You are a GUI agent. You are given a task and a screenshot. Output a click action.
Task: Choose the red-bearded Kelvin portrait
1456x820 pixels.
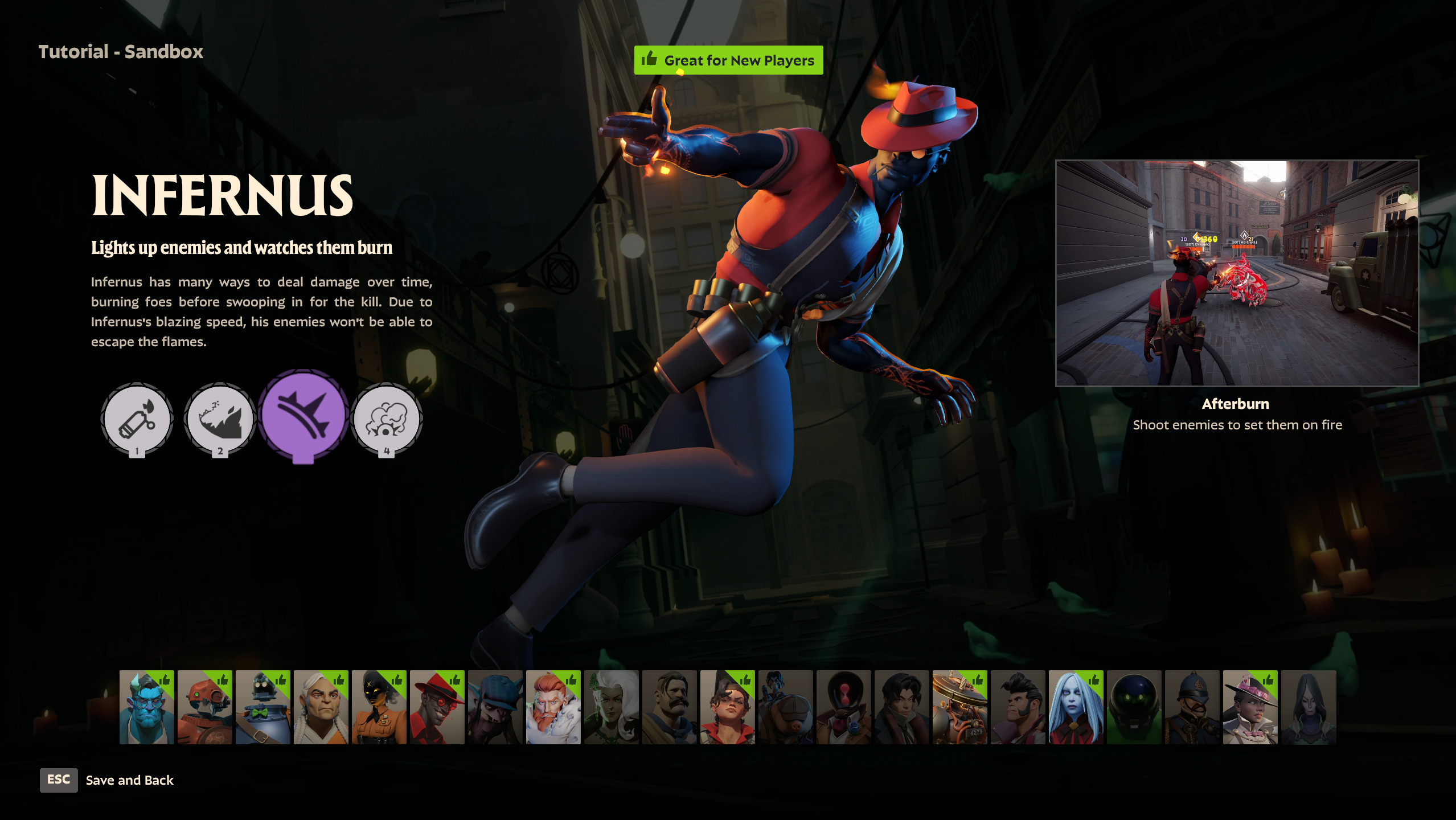pyautogui.click(x=553, y=707)
